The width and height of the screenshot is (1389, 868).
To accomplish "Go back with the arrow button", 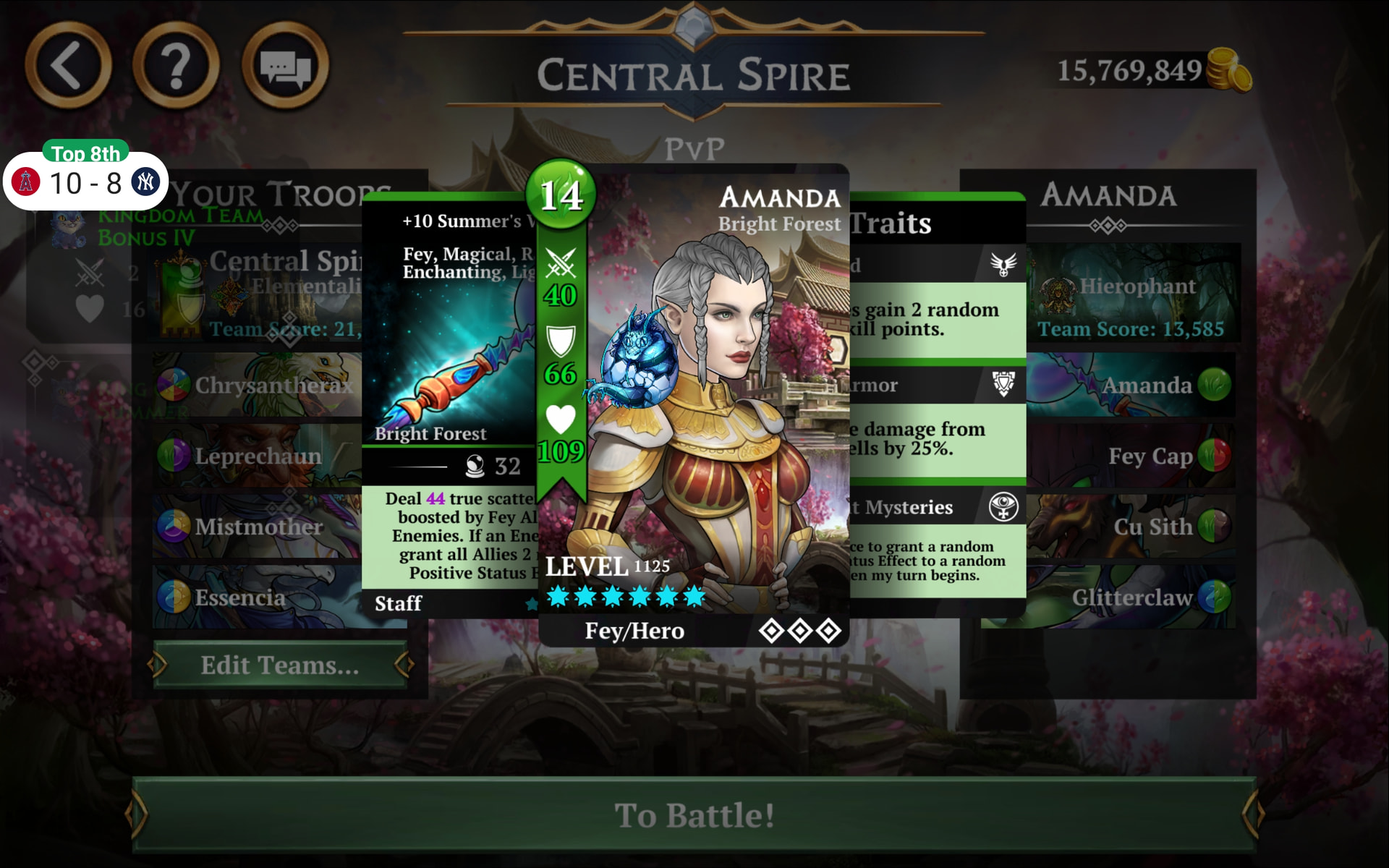I will pos(68,66).
